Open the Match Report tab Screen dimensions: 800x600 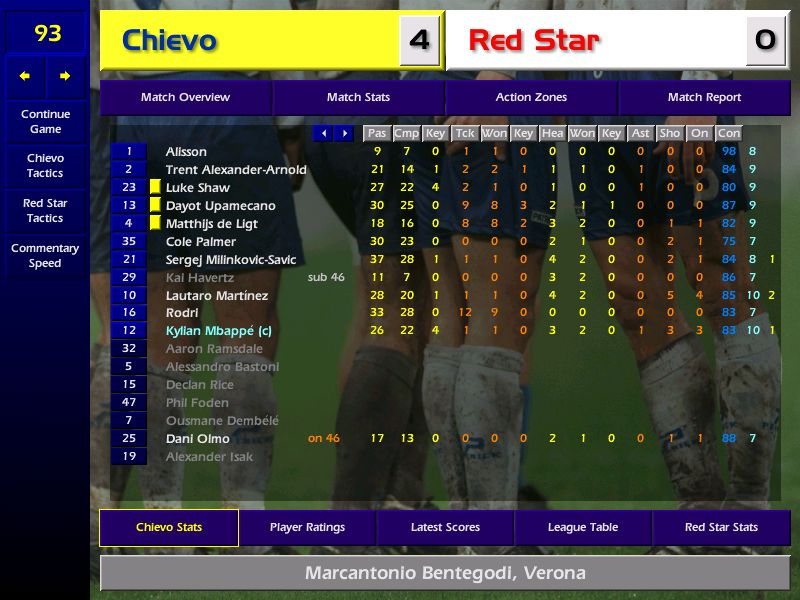point(704,98)
